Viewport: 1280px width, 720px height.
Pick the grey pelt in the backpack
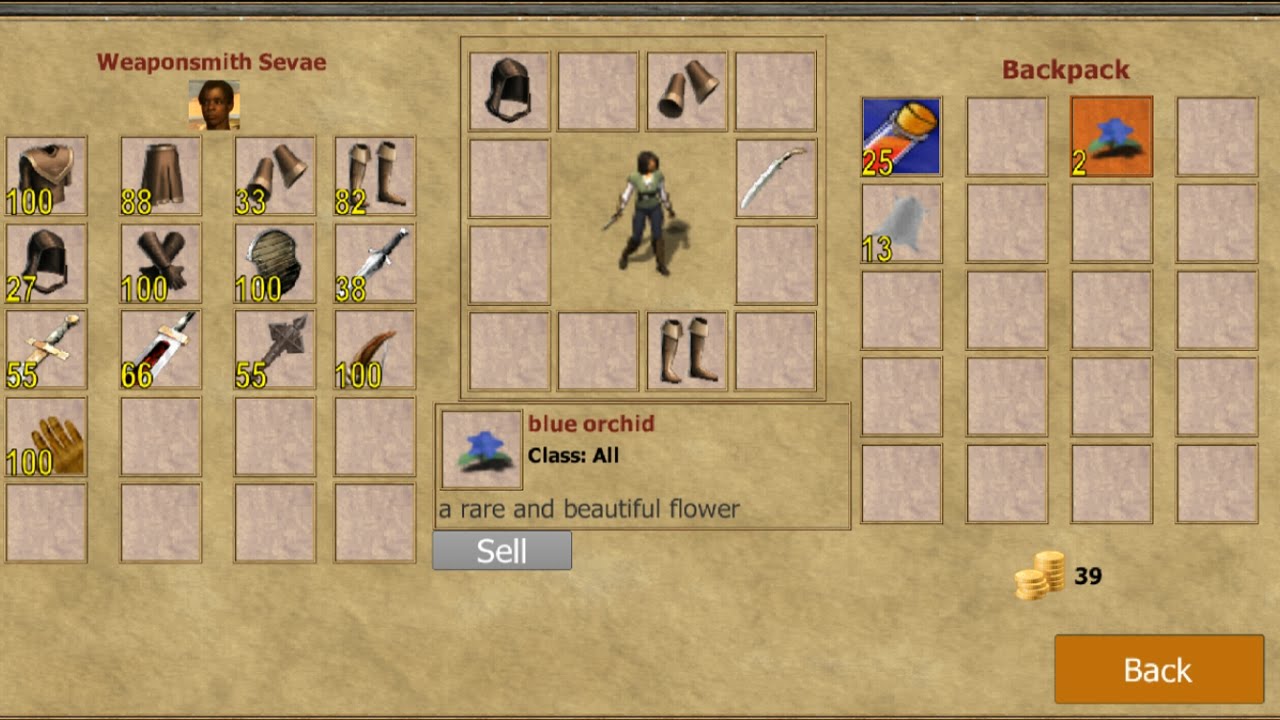coord(902,223)
